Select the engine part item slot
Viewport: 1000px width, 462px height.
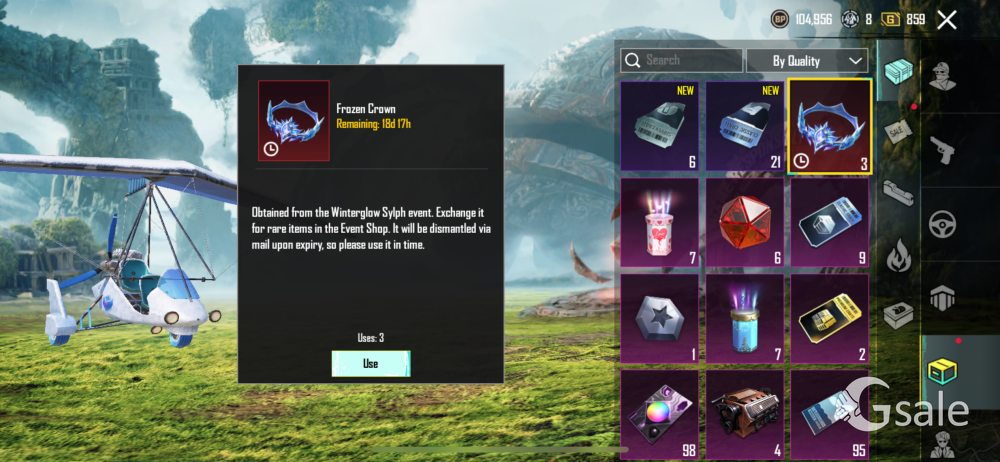click(x=745, y=412)
